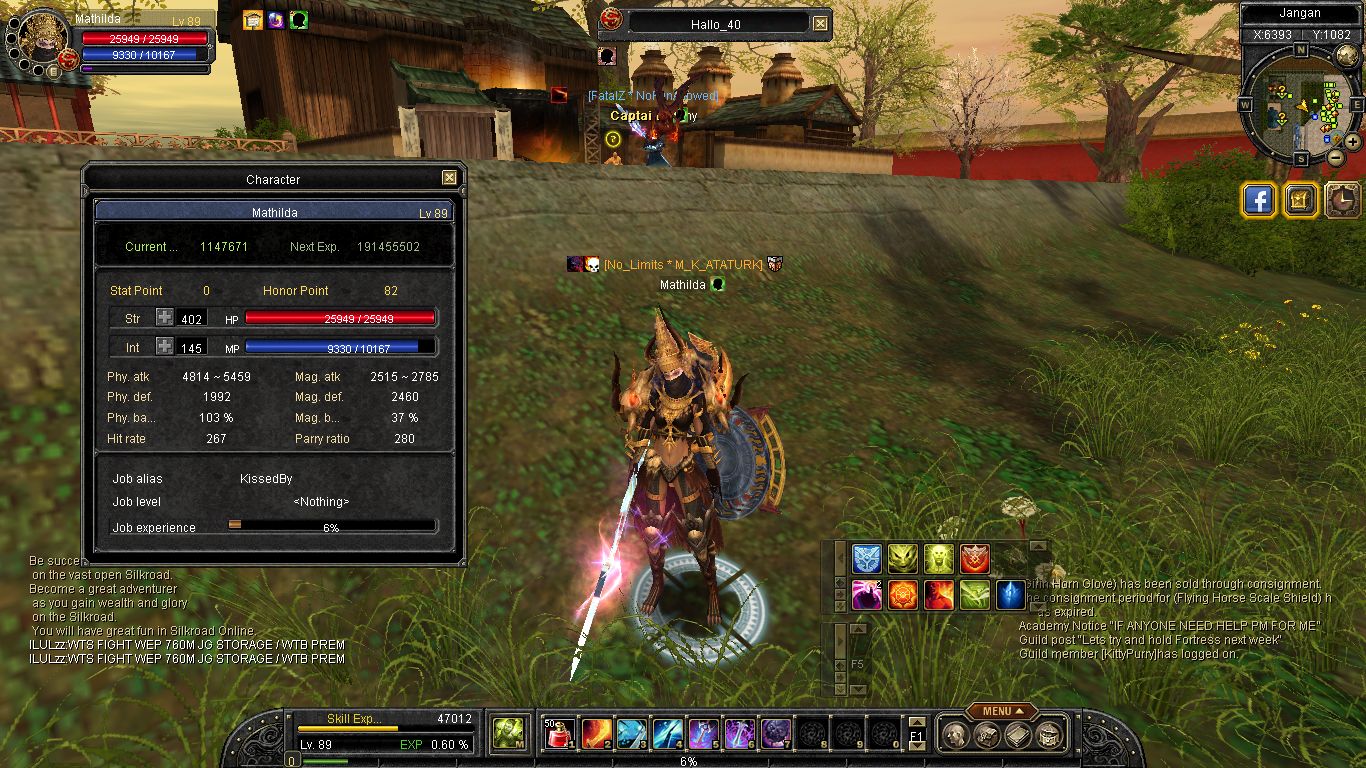1366x768 pixels.
Task: Select the blue shield buff icon
Action: pyautogui.click(x=866, y=559)
